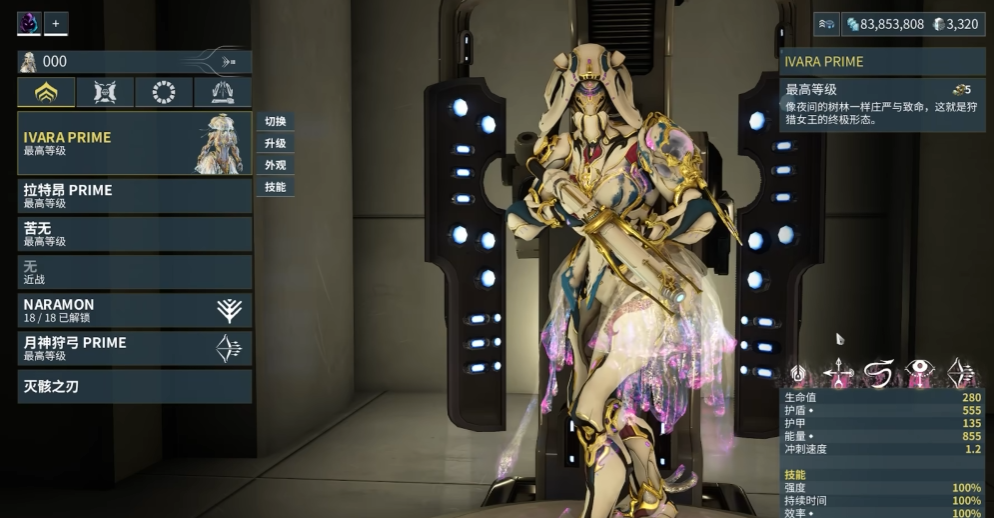This screenshot has width=994, height=518.
Task: Open the 拉特昂 PRIME primary weapon slot
Action: [134, 195]
